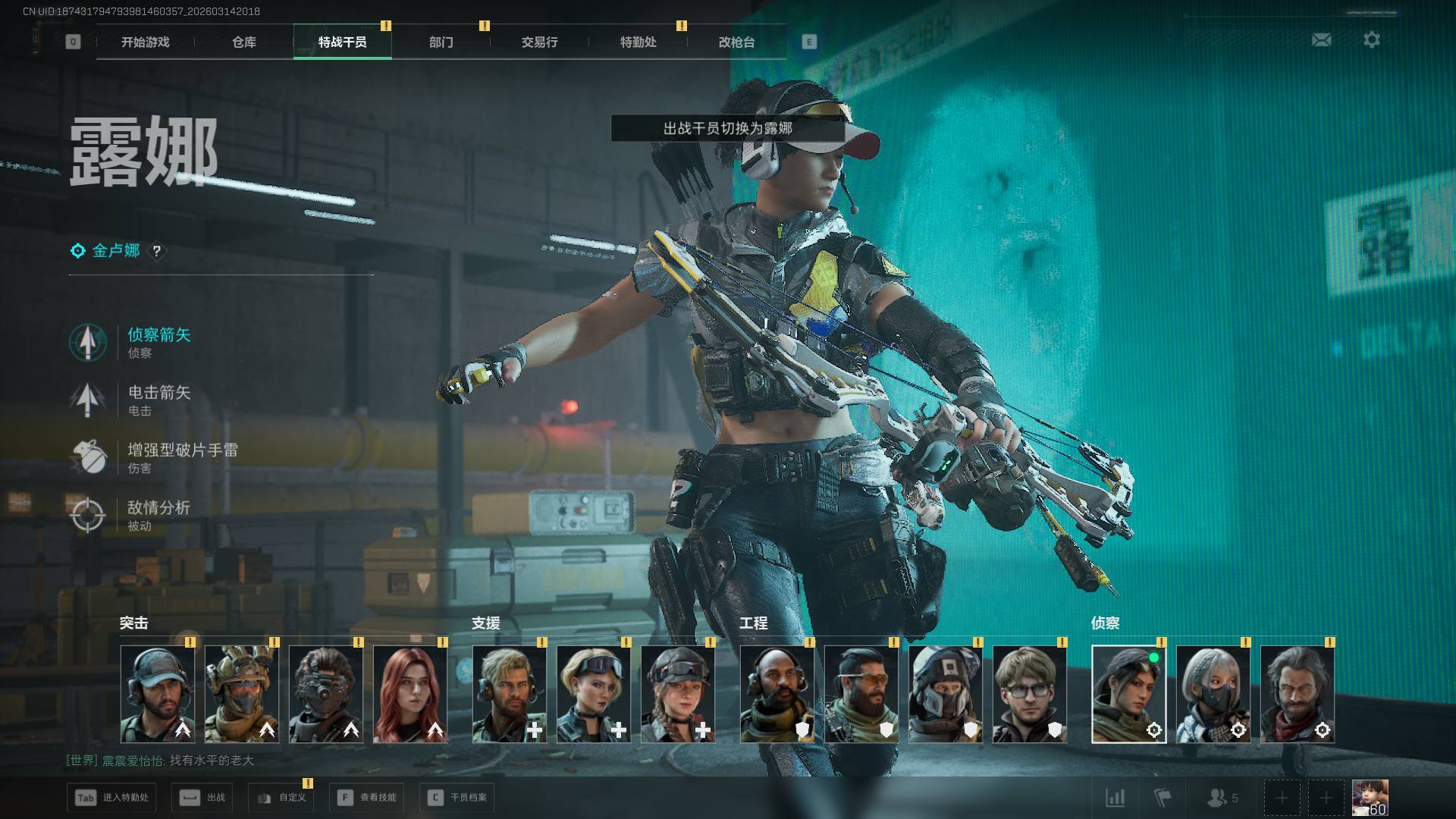Open the 干员档案 operator file button
Viewport: 1456px width, 819px height.
pyautogui.click(x=458, y=798)
